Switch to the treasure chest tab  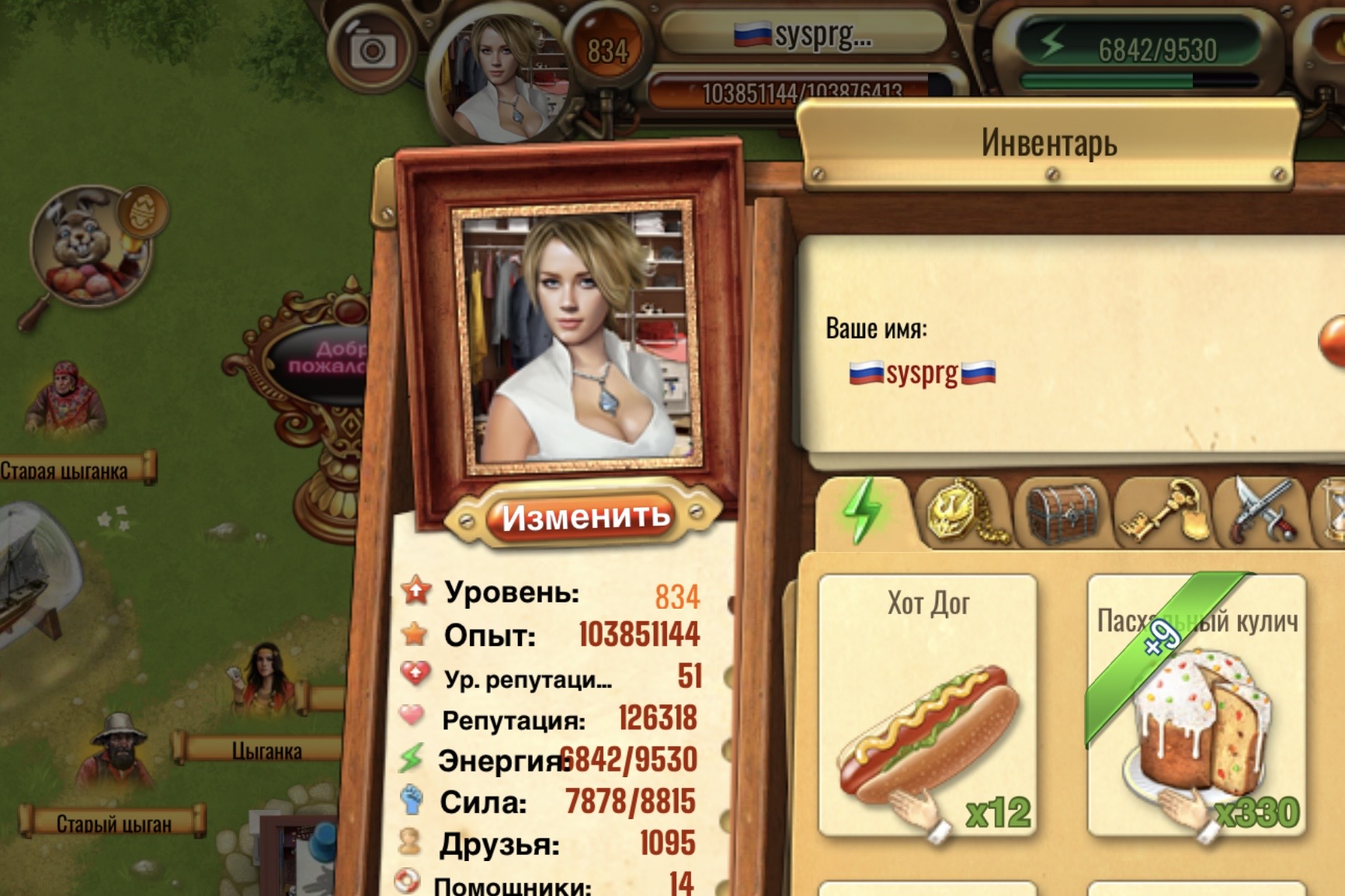point(1062,512)
